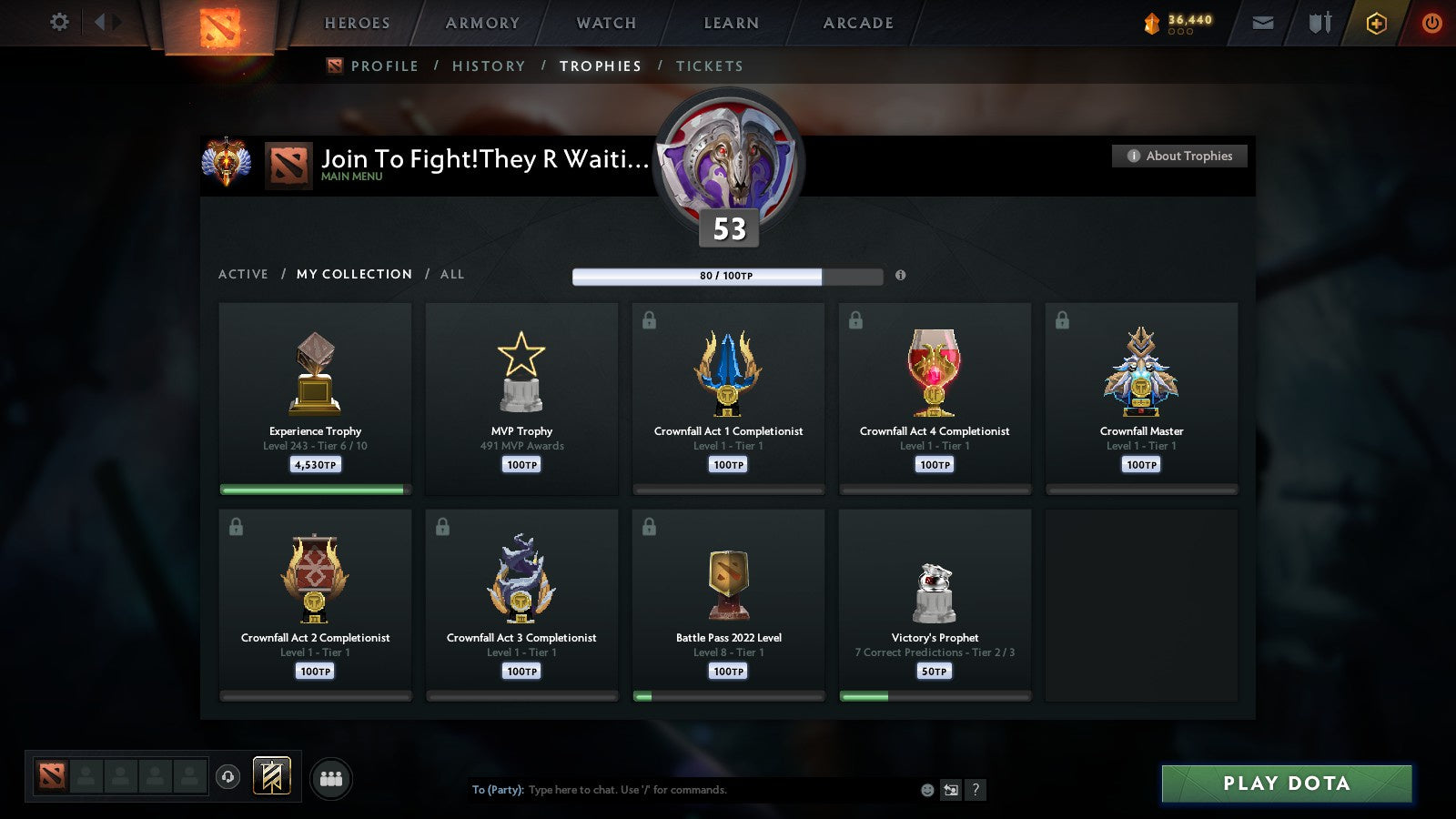Screen dimensions: 1456x819
Task: Click the power button to exit
Action: tap(1431, 23)
